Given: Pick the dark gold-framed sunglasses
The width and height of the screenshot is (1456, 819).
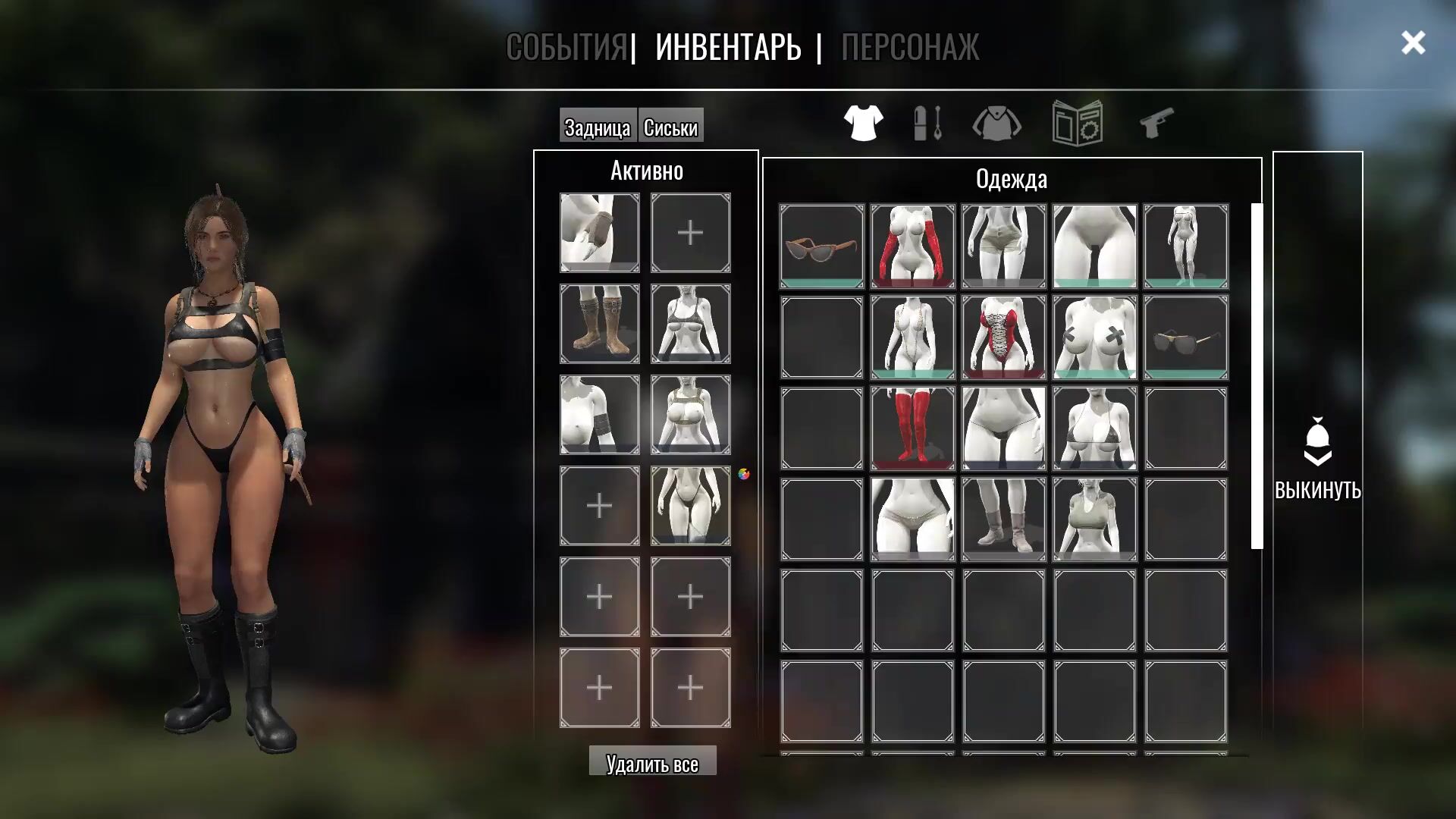Looking at the screenshot, I should pos(1186,337).
